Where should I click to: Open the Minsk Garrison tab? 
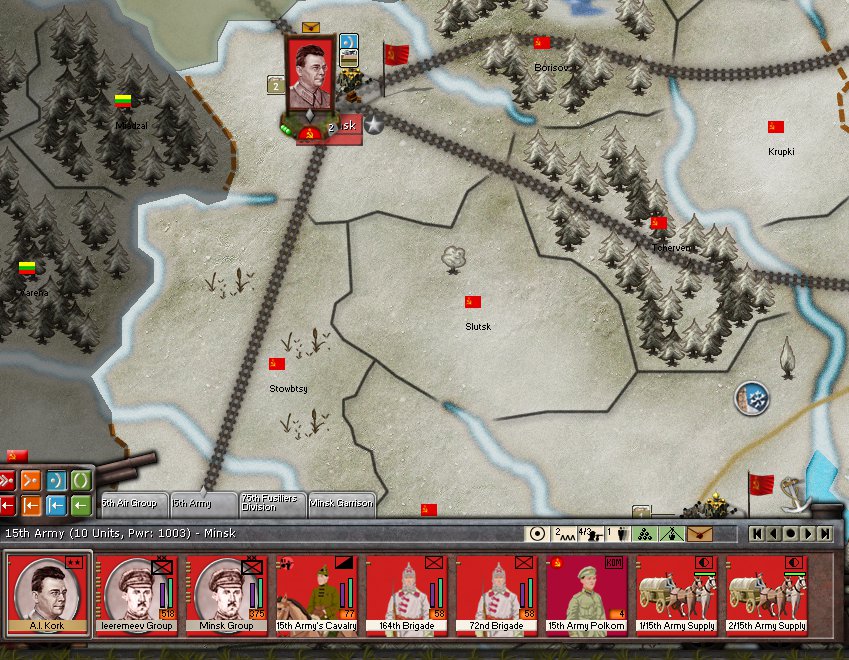tap(342, 502)
